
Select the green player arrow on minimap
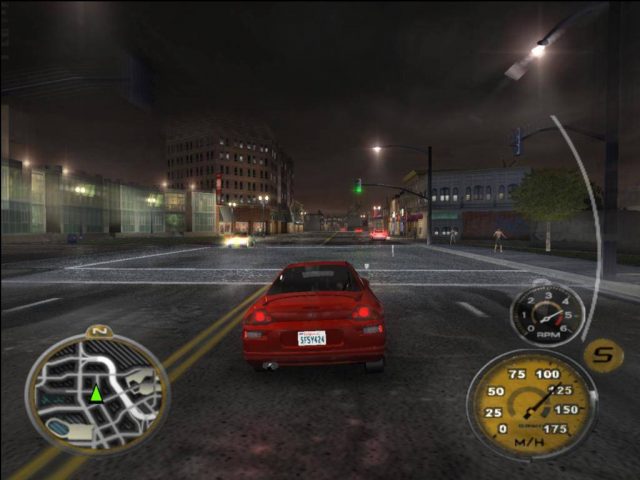tap(96, 393)
